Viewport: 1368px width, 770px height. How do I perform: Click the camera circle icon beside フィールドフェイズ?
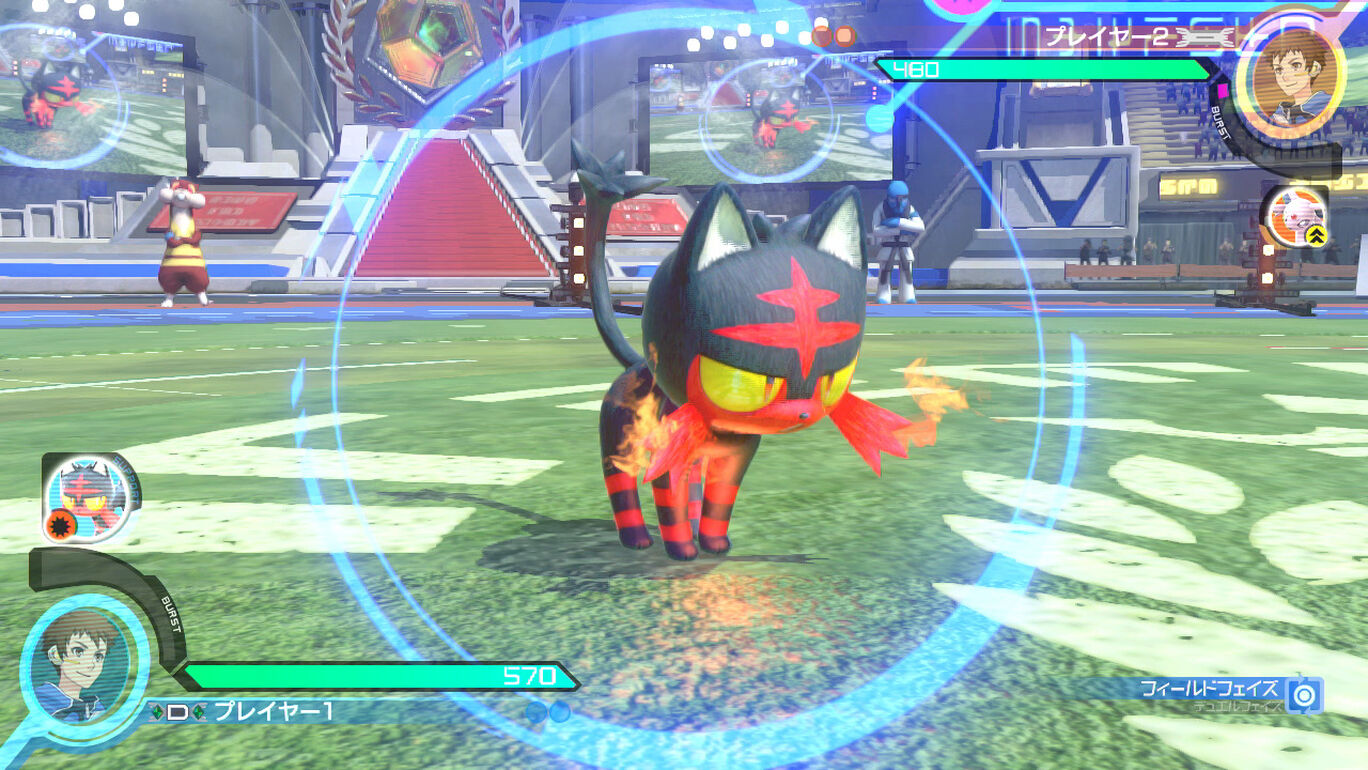(x=1305, y=694)
